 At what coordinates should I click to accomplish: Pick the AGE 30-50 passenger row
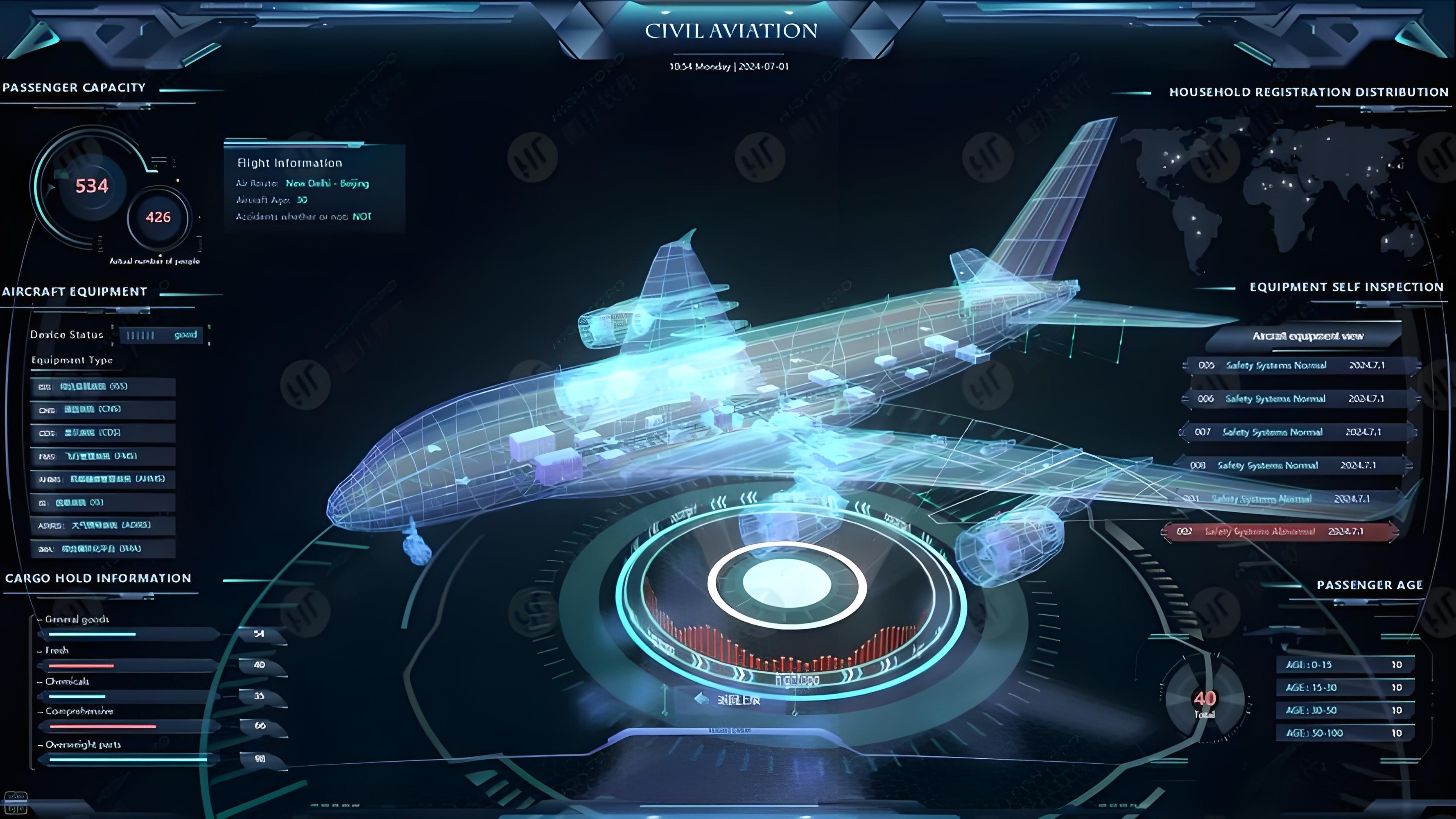click(1344, 710)
